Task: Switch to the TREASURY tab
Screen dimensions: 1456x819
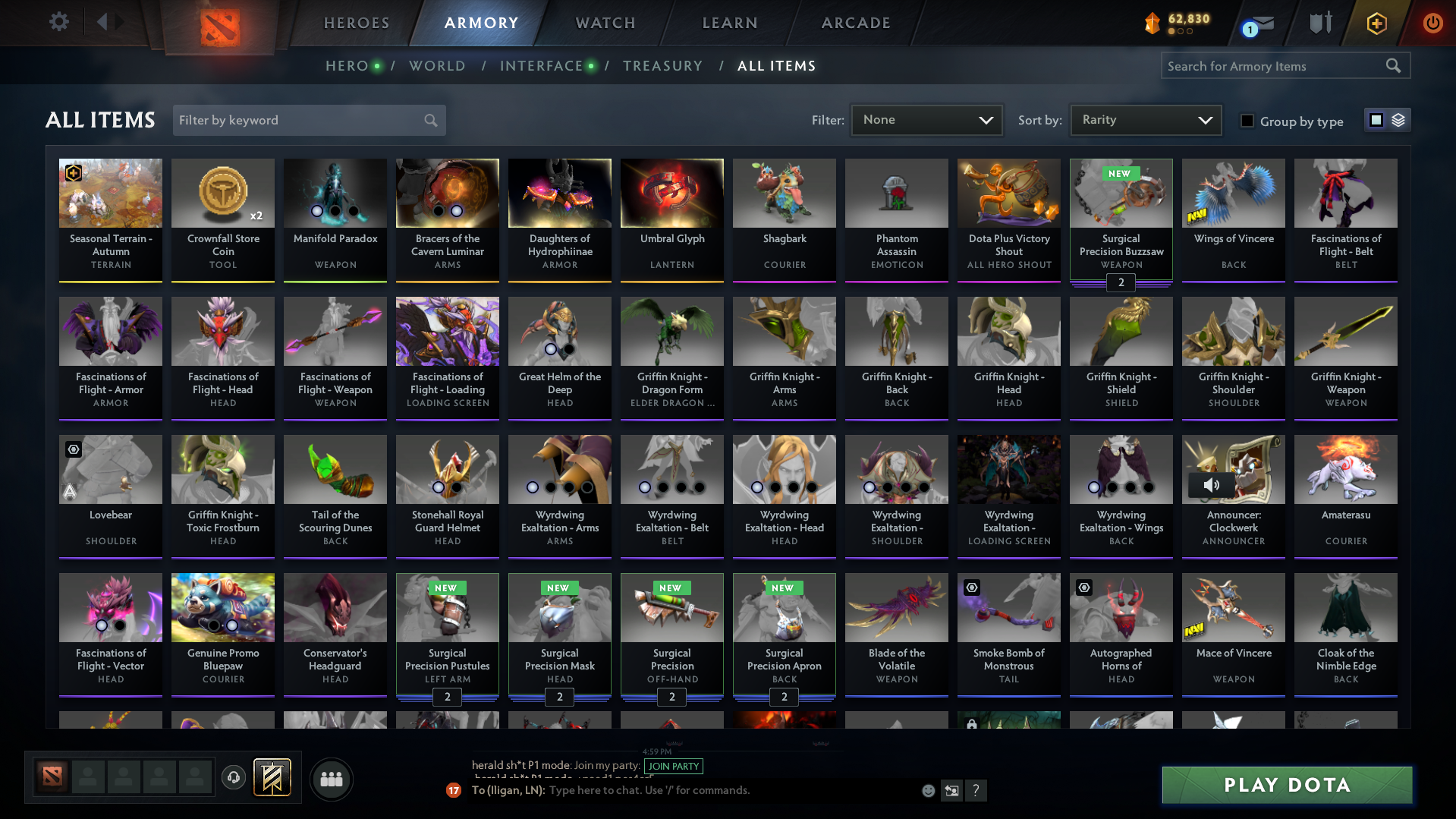Action: [x=662, y=66]
